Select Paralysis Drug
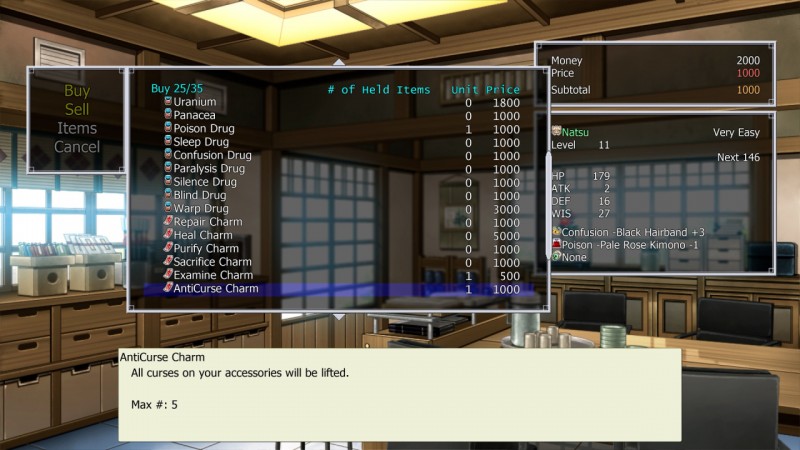This screenshot has width=800, height=450. click(209, 169)
